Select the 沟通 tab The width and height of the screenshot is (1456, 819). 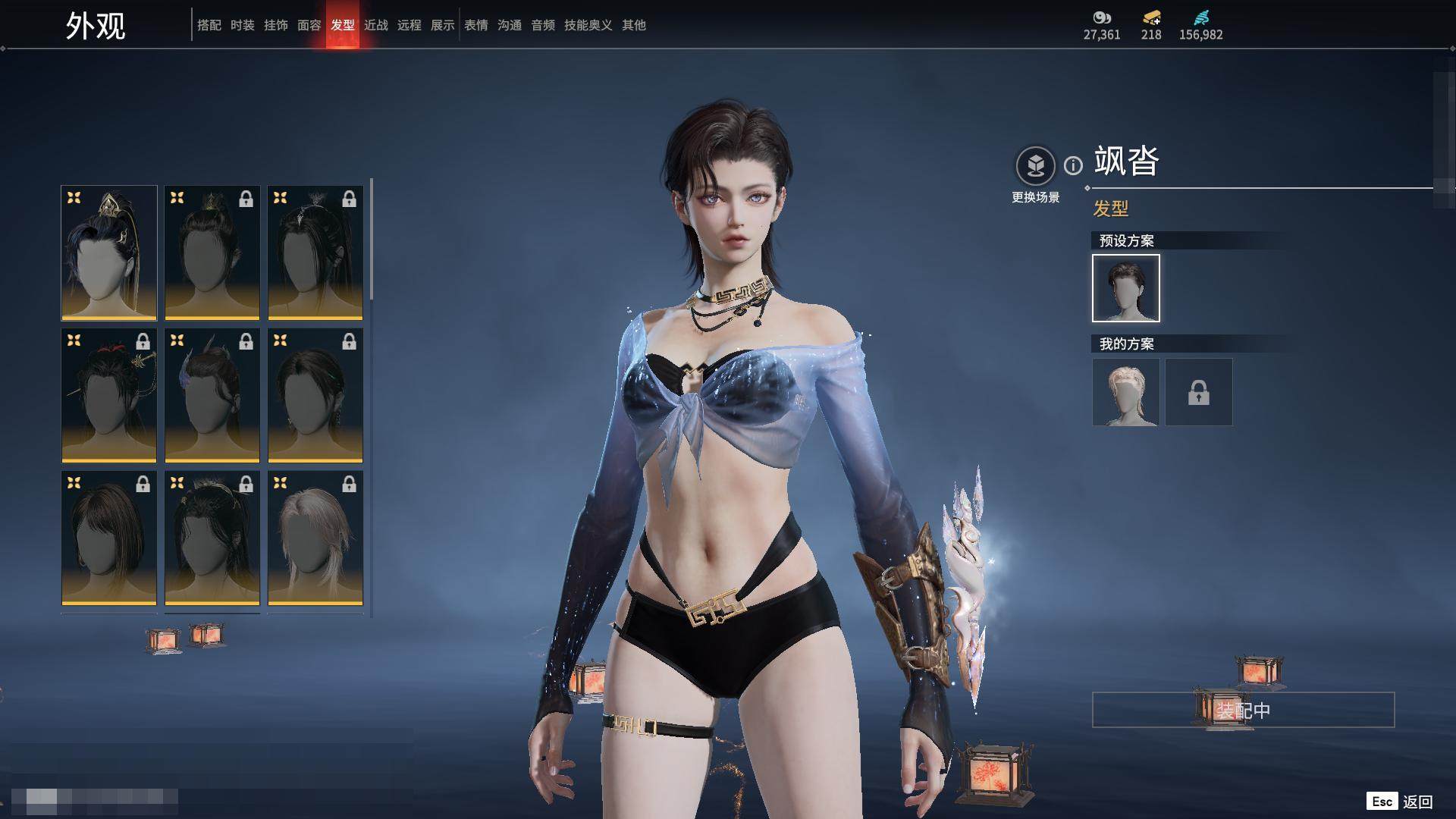(x=509, y=25)
